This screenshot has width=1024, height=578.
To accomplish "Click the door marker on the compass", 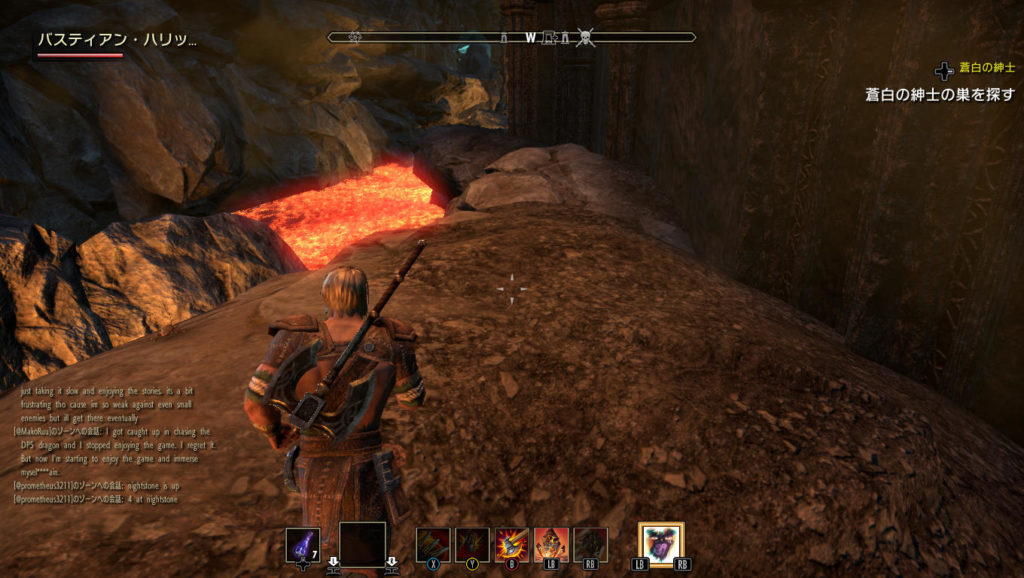I will (549, 38).
